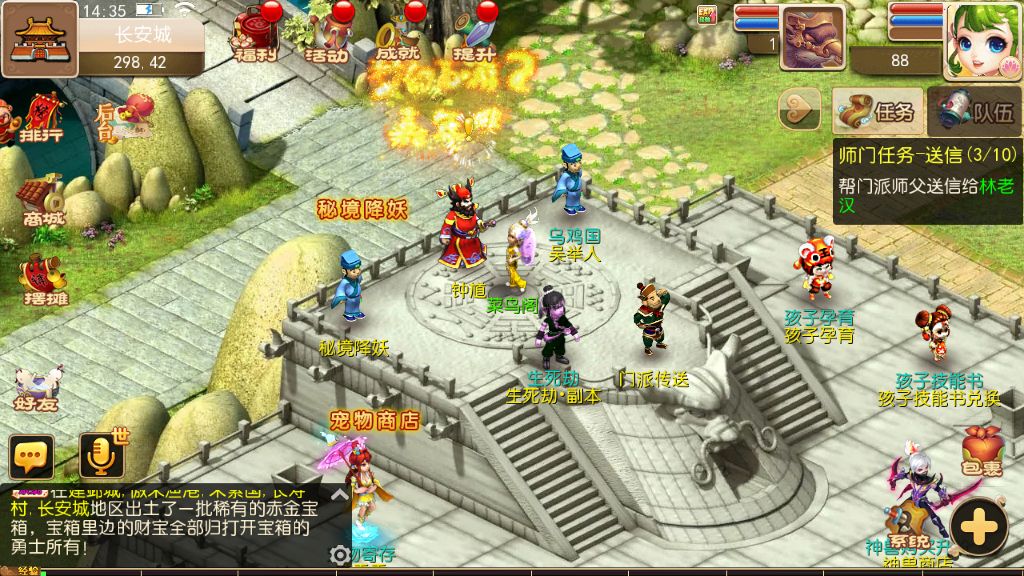Activate the microphone voice chat button
The height and width of the screenshot is (576, 1024).
pyautogui.click(x=101, y=456)
